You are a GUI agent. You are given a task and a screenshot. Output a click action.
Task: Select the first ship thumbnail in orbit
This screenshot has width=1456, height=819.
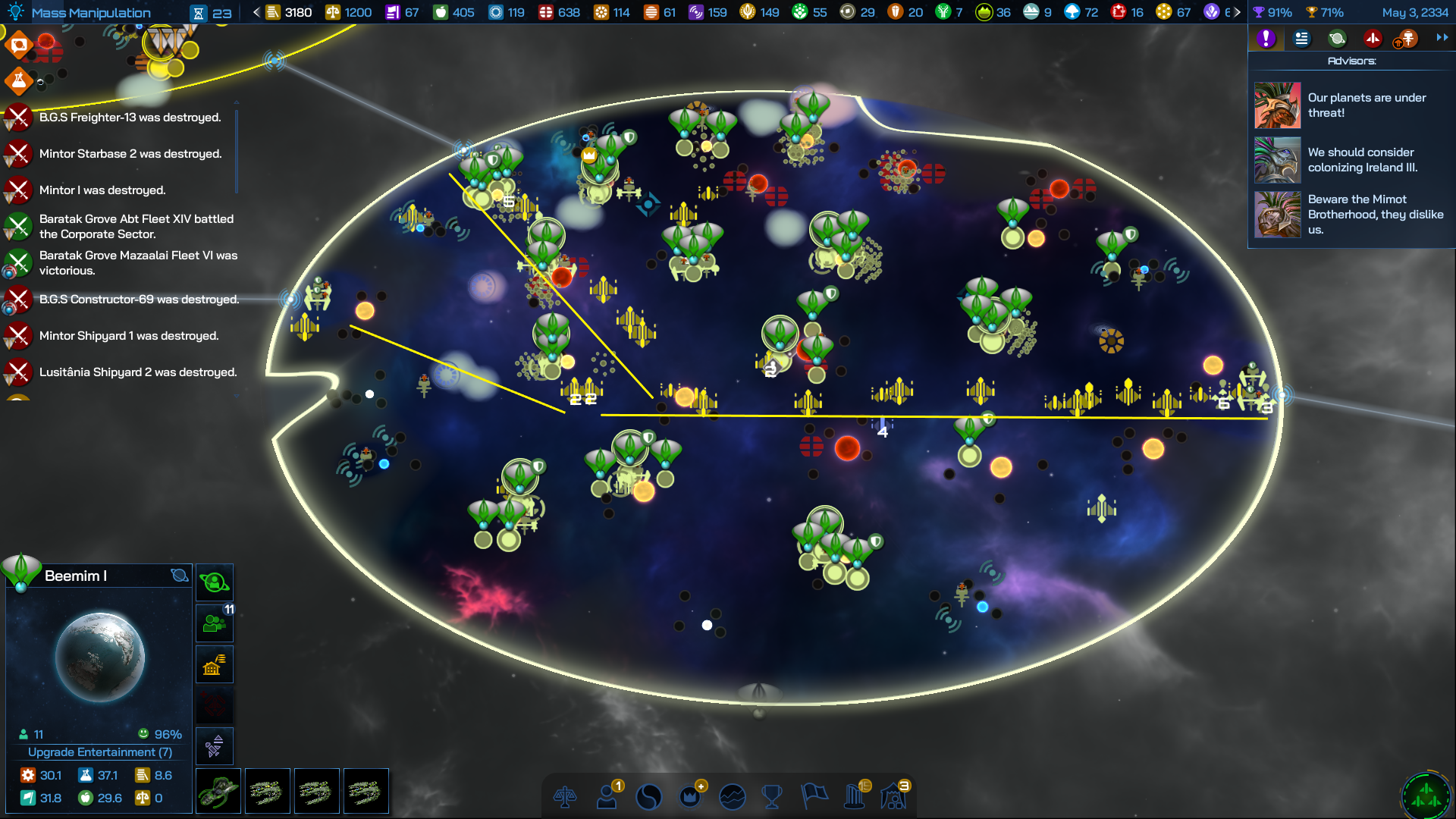[218, 791]
